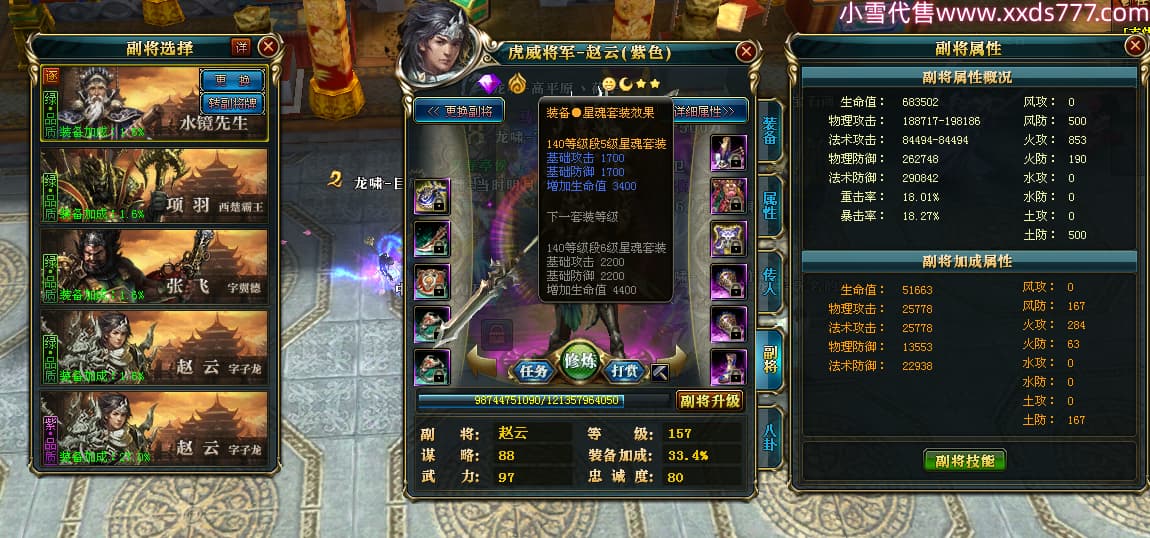Switch to the 属性 tab
Screen dimensions: 1150x538
point(769,205)
